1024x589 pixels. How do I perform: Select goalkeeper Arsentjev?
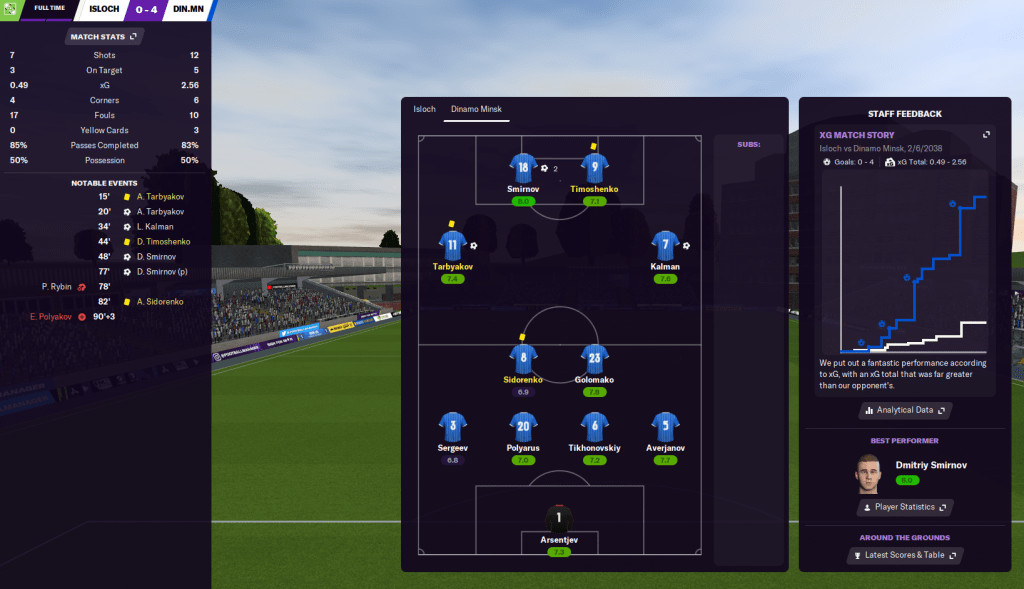[x=559, y=520]
